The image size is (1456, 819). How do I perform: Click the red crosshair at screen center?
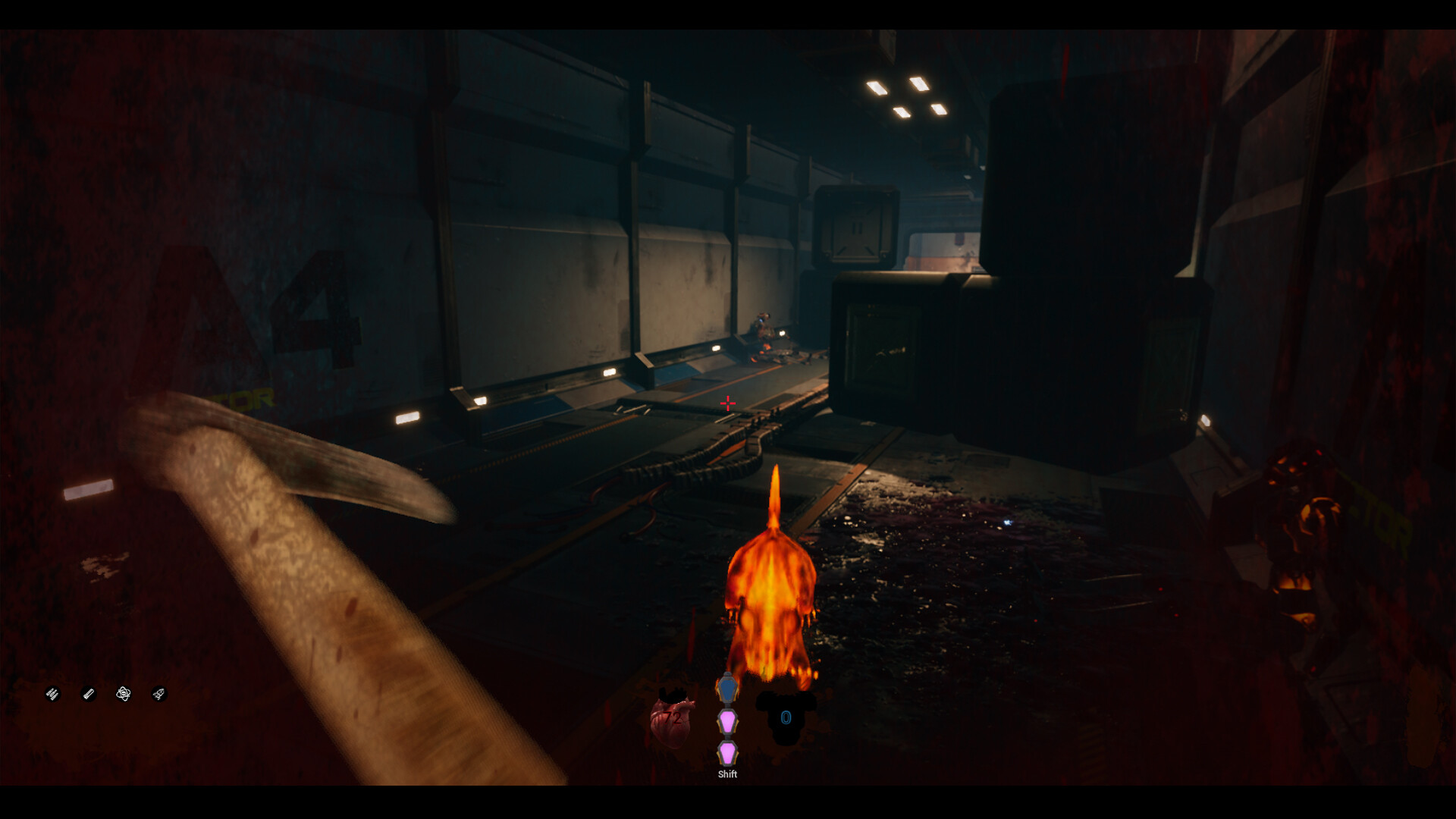727,404
